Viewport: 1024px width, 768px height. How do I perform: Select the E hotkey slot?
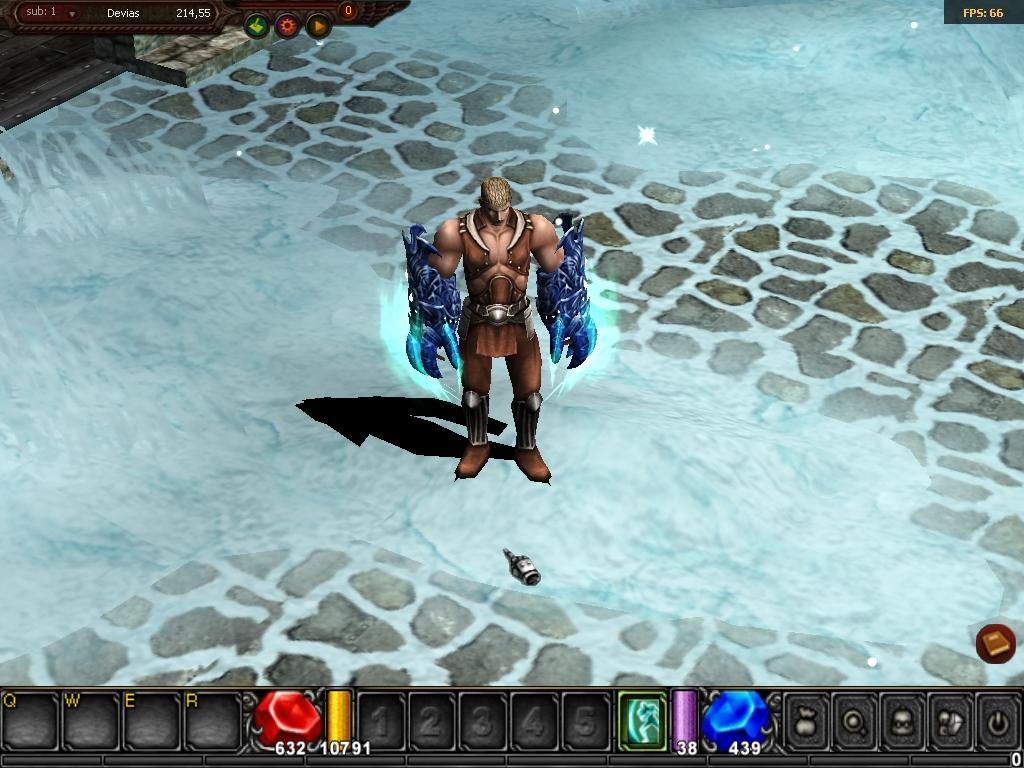[152, 719]
